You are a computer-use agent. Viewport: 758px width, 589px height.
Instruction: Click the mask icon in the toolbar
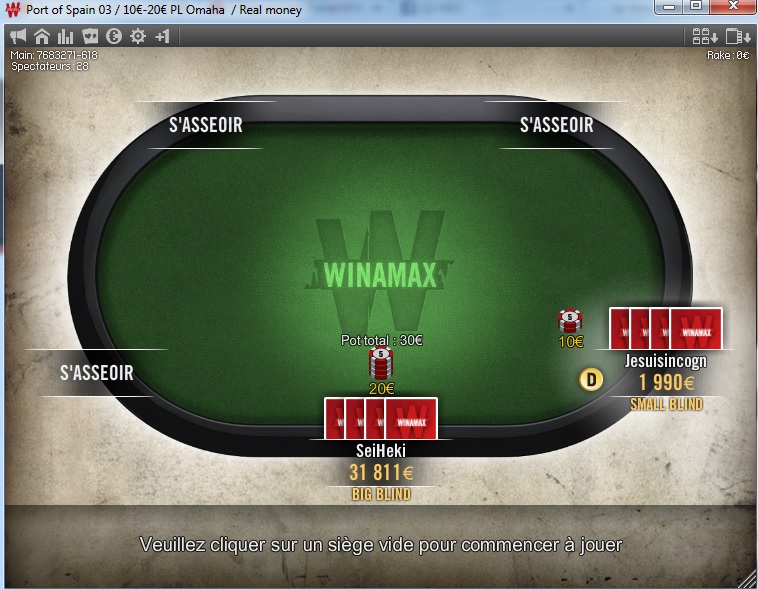(x=89, y=36)
